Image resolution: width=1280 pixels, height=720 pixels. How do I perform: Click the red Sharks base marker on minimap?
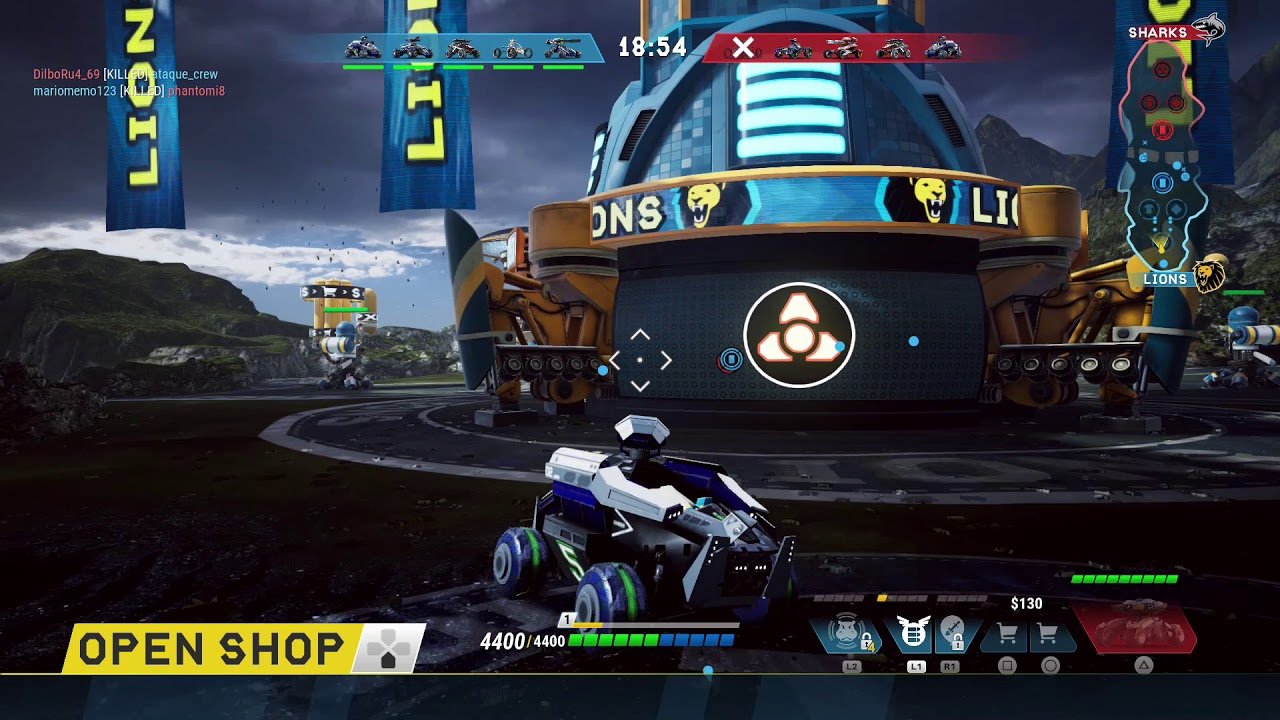pyautogui.click(x=1162, y=129)
